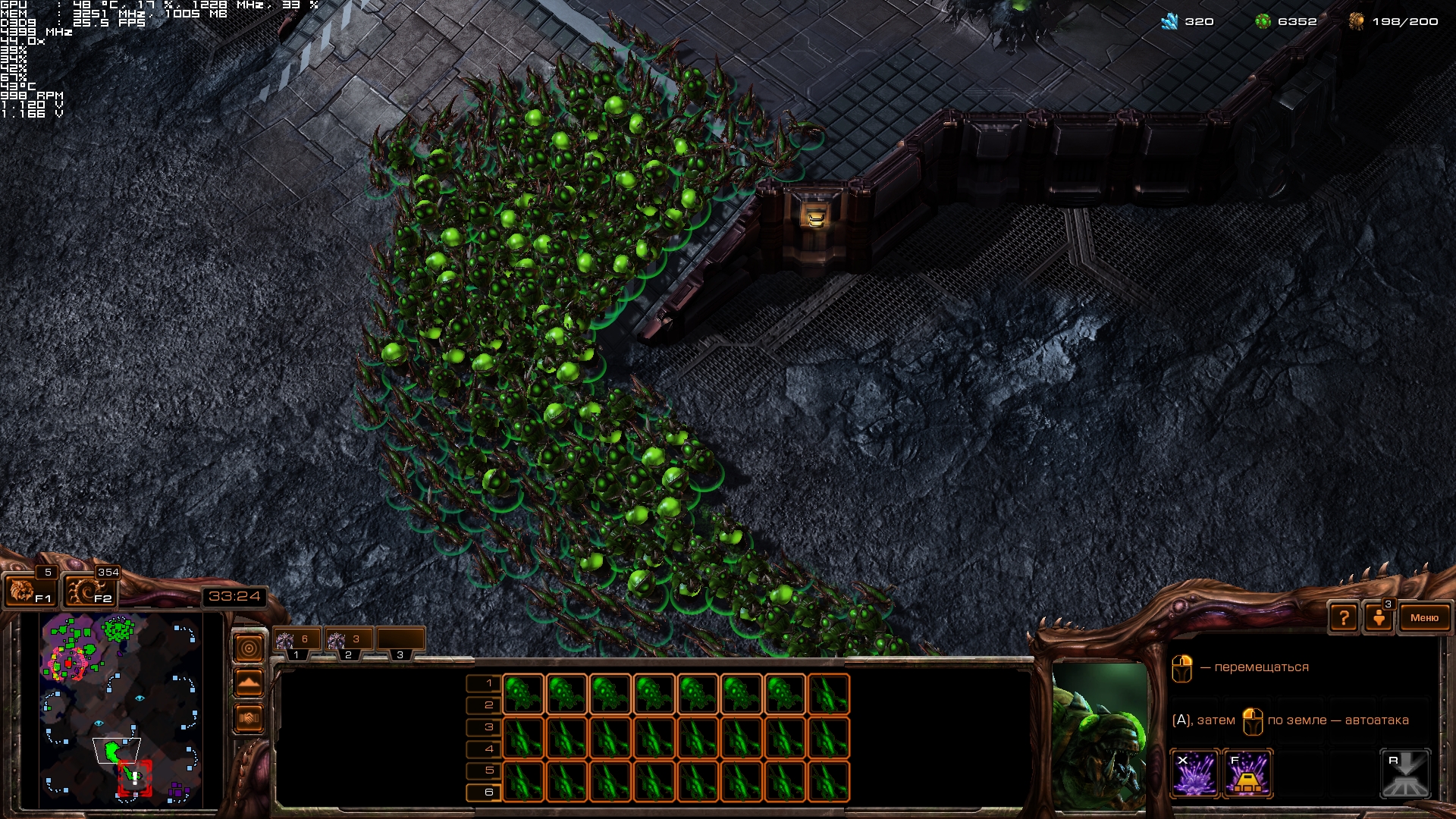
Task: Click the minimap
Action: [x=121, y=709]
